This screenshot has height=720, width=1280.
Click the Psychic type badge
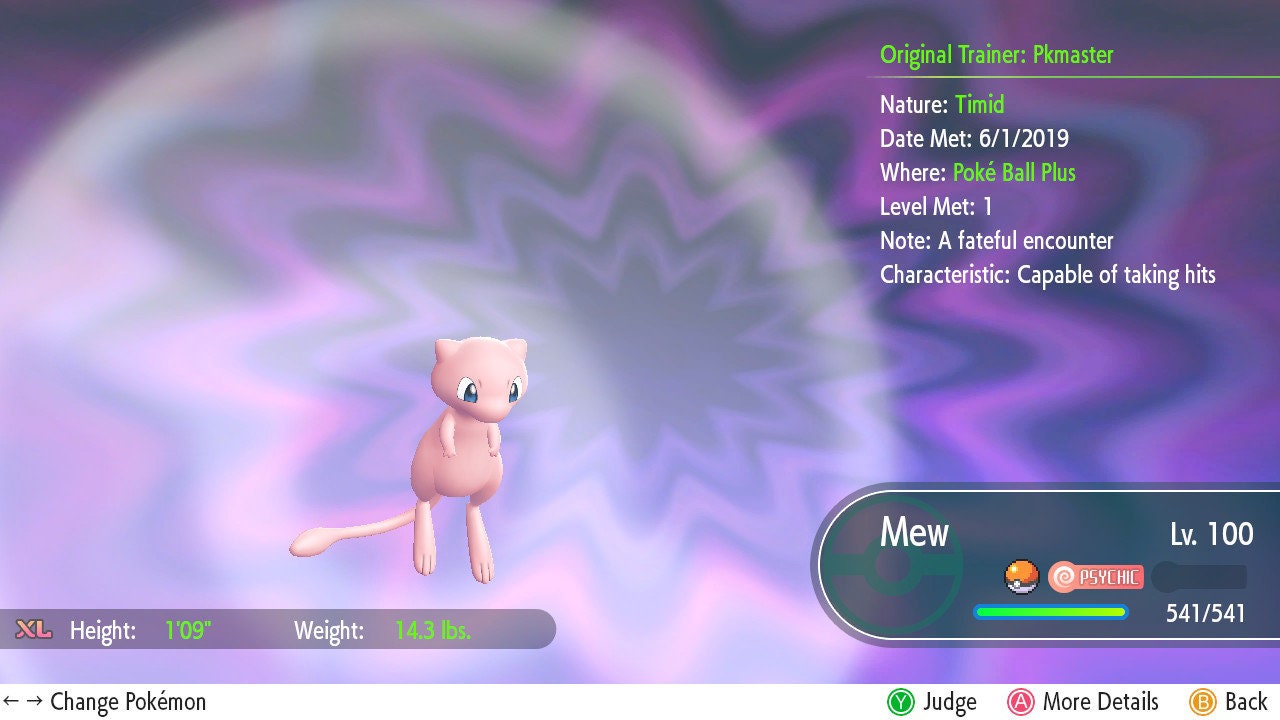click(1096, 576)
